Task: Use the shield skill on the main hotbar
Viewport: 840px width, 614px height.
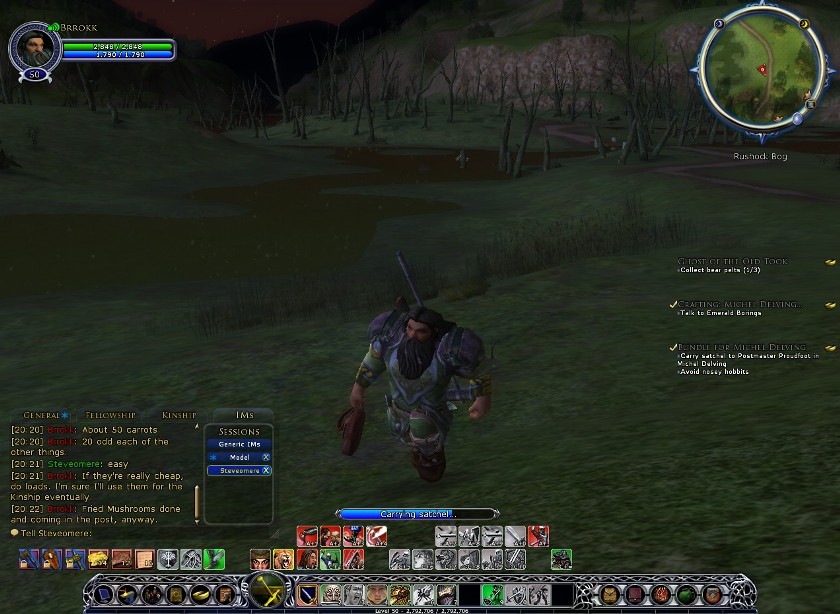Action: click(307, 594)
